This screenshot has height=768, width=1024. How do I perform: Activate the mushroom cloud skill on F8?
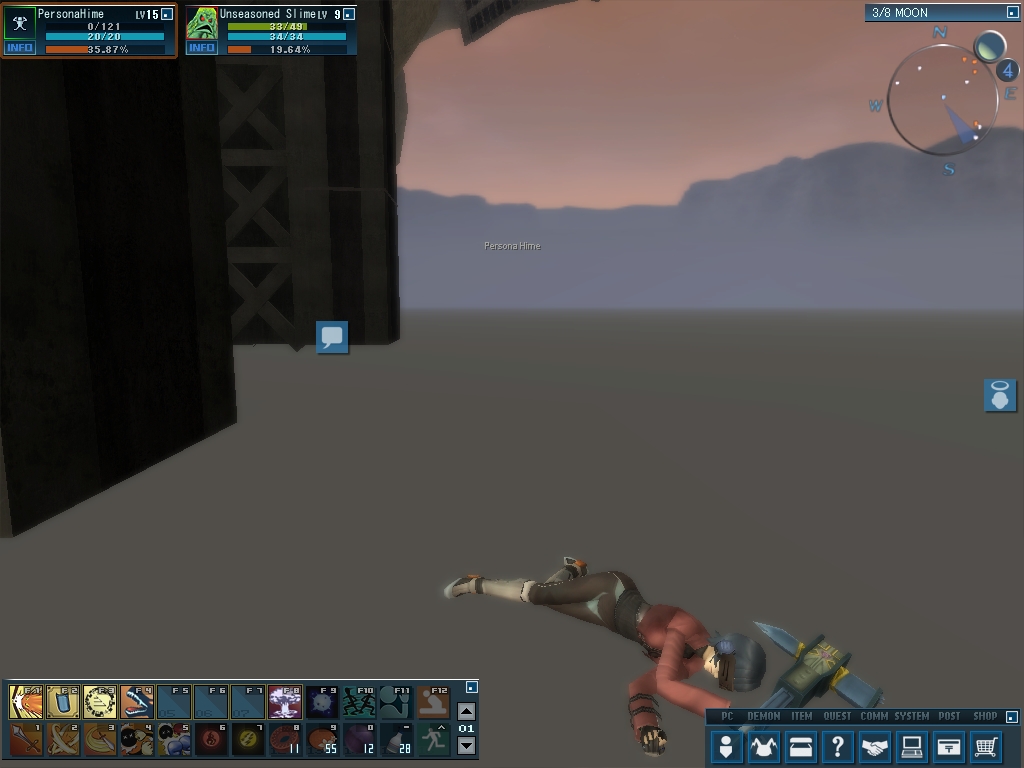pyautogui.click(x=285, y=702)
